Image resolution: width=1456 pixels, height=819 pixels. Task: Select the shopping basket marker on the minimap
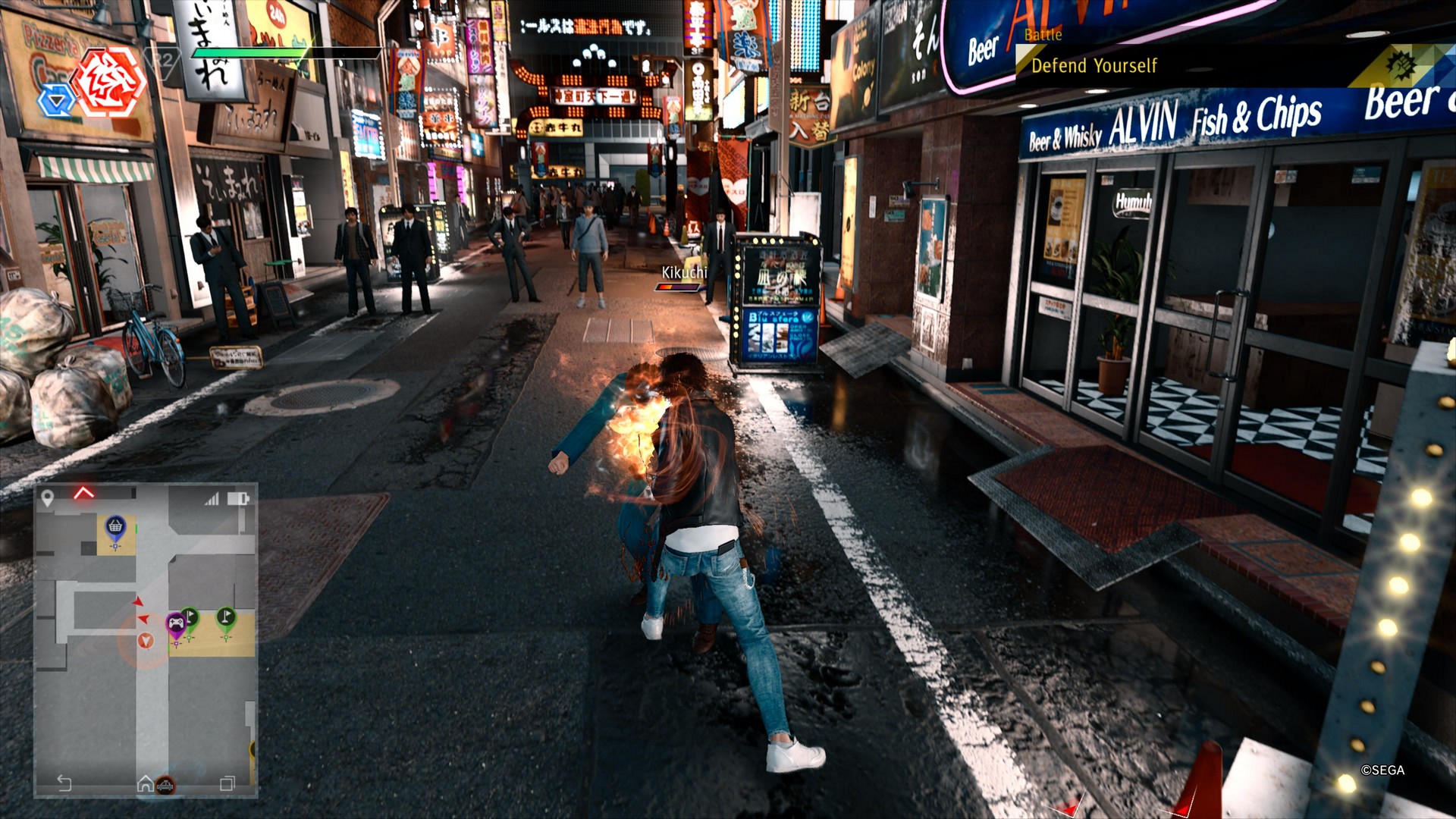click(x=115, y=526)
